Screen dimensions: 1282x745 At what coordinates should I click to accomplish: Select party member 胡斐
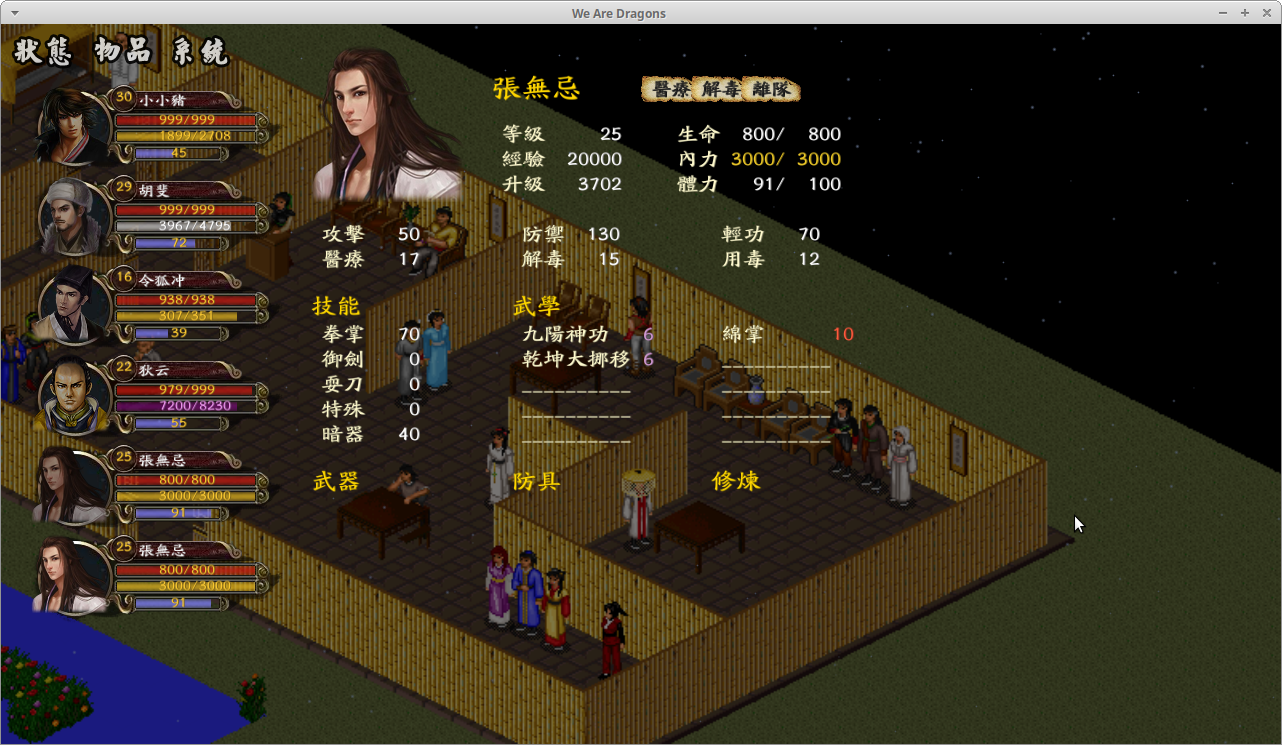coord(75,215)
